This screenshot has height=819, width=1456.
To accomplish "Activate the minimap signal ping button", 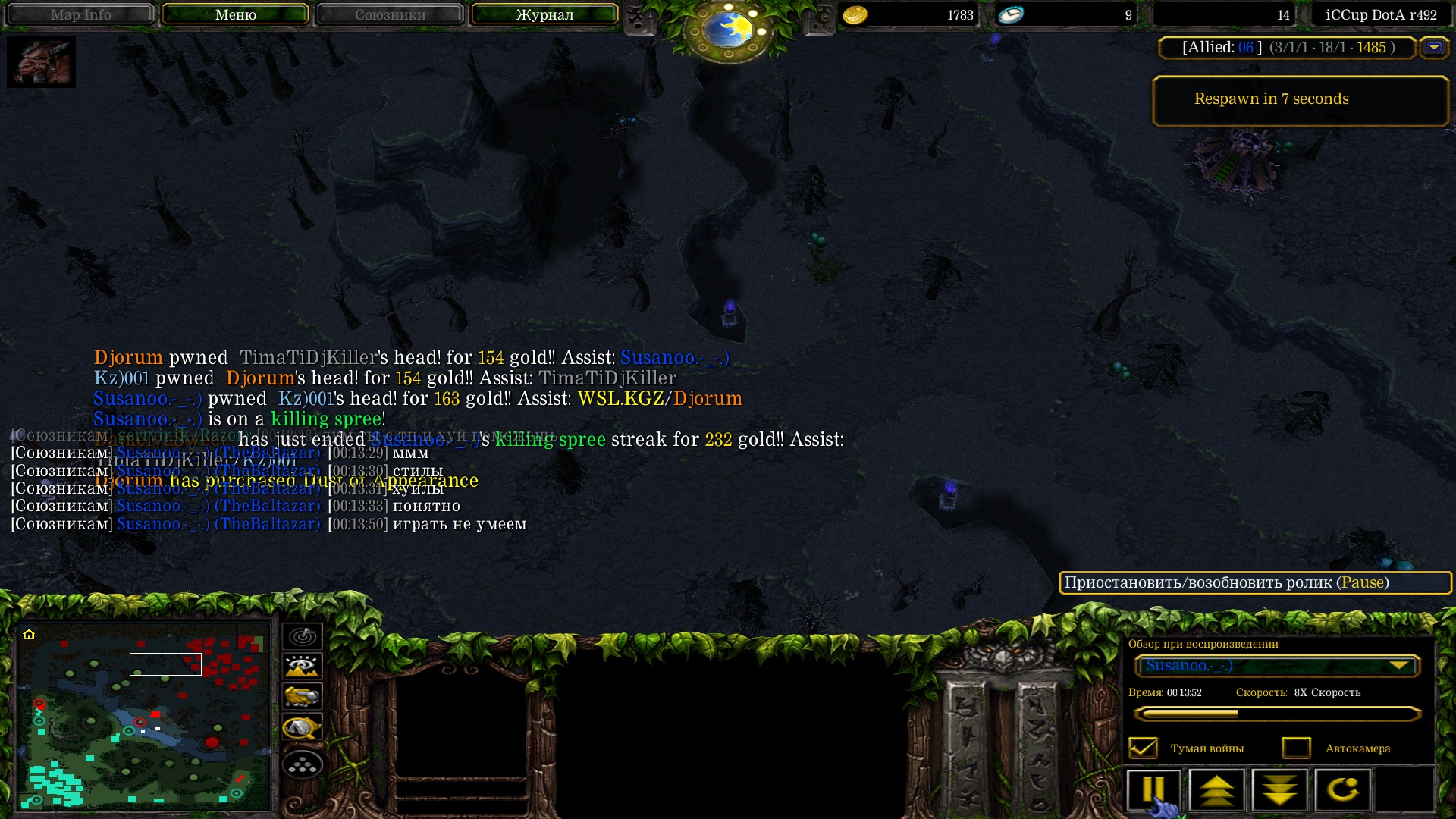I will click(x=303, y=636).
